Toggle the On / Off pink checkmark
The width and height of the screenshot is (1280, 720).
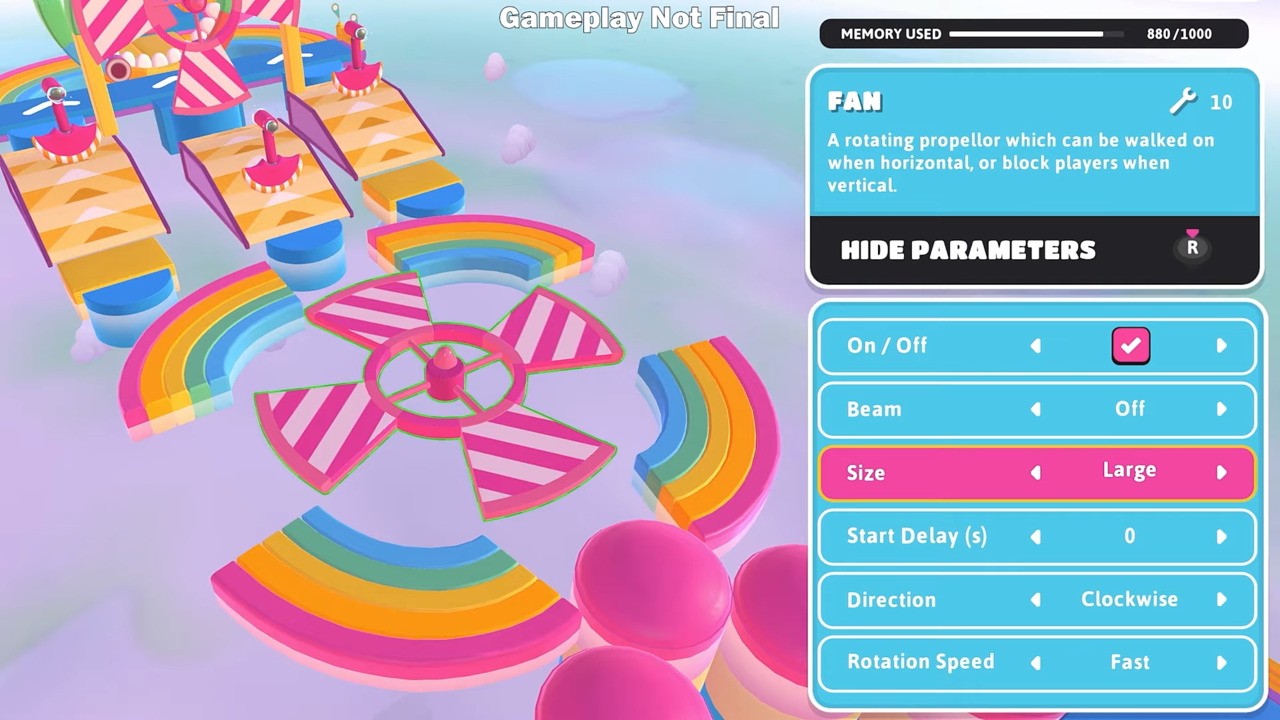click(x=1130, y=345)
